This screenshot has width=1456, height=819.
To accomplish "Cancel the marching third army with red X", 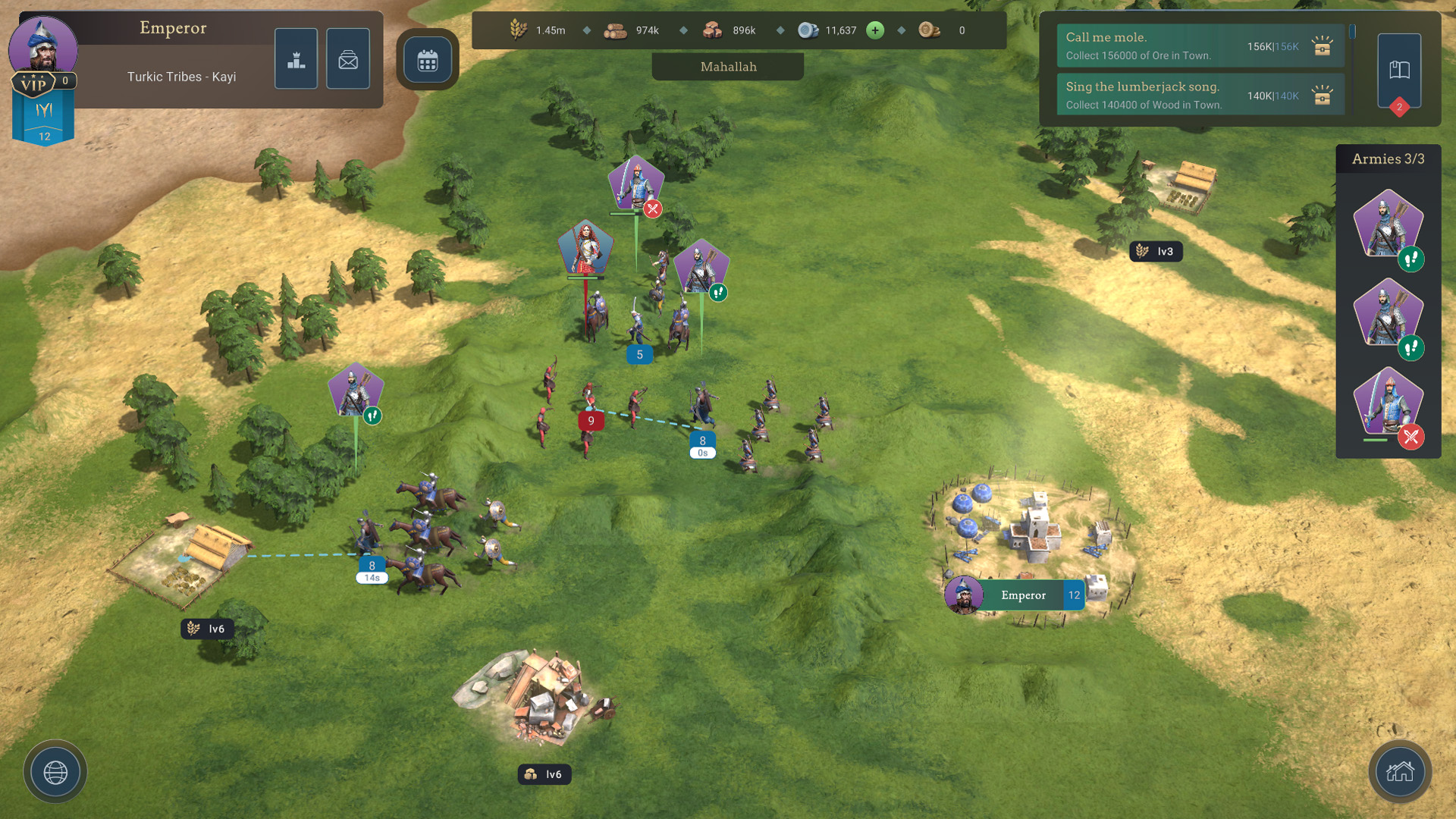I will click(1410, 437).
